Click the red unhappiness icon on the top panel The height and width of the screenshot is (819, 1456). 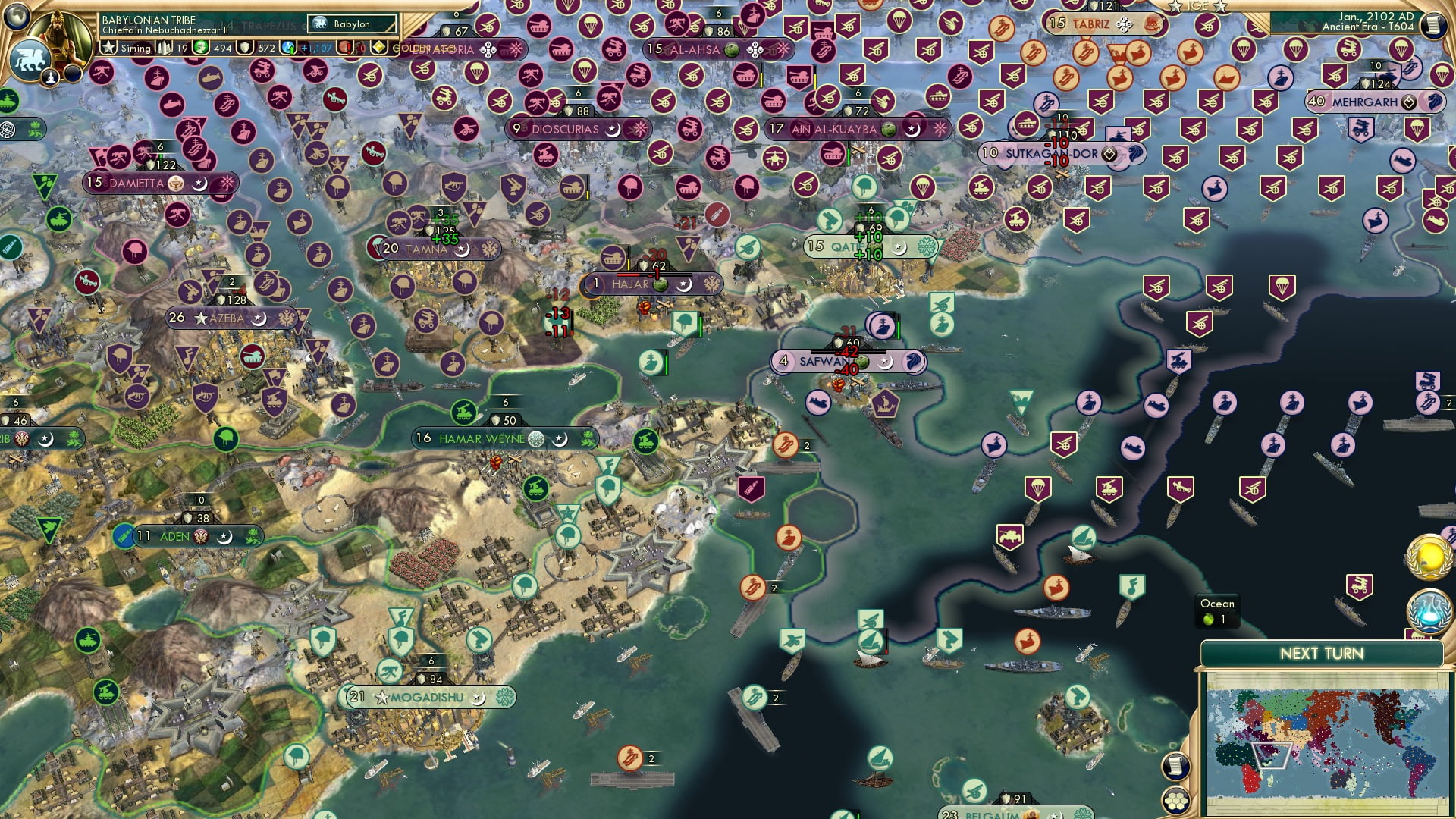347,48
